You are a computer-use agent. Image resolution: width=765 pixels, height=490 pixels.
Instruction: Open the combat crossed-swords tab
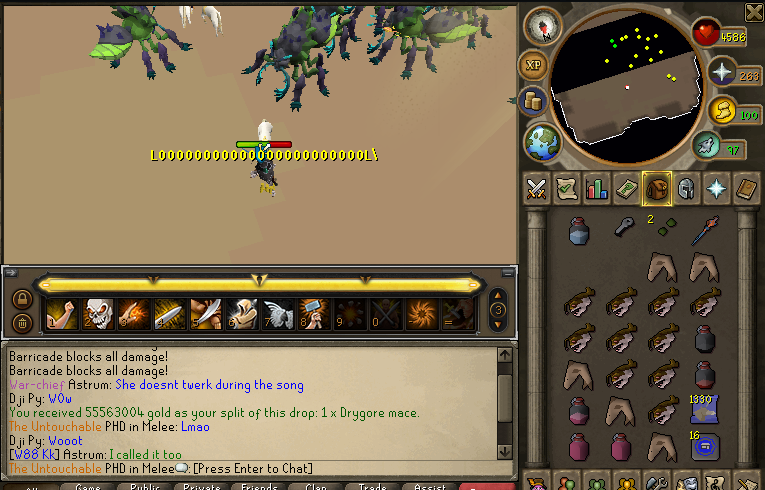[536, 188]
